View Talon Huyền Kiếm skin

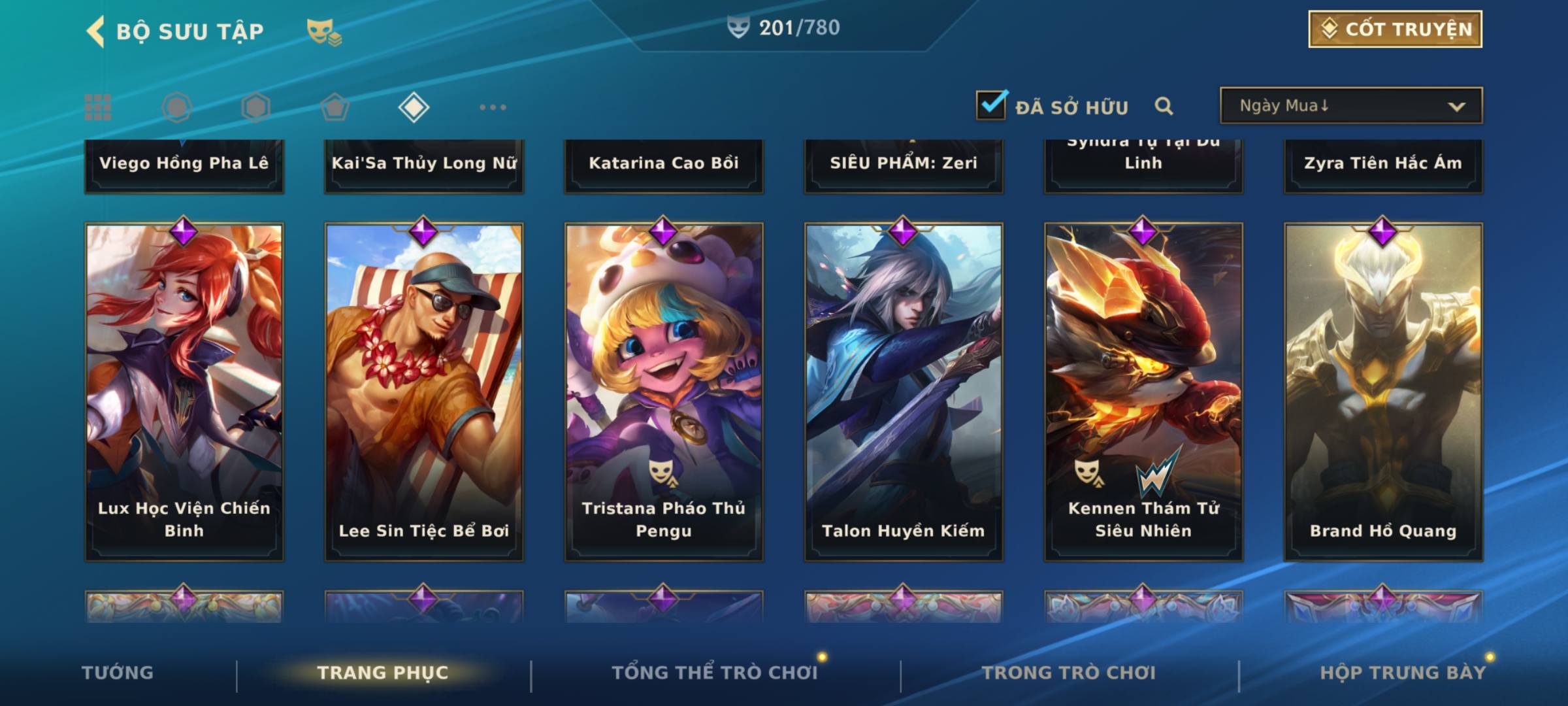[904, 392]
